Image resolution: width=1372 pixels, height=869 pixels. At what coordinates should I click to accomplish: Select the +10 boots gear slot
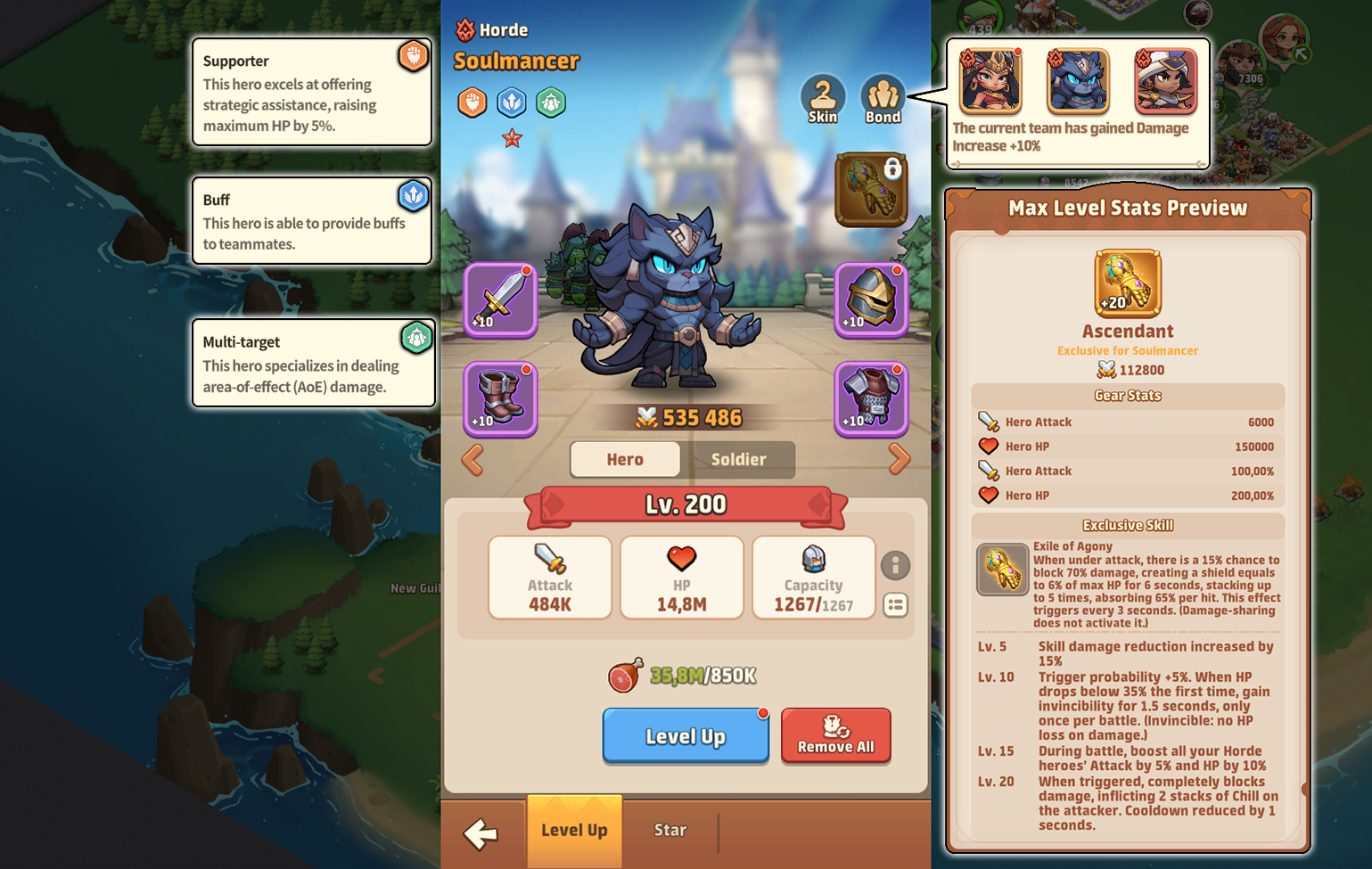(499, 399)
